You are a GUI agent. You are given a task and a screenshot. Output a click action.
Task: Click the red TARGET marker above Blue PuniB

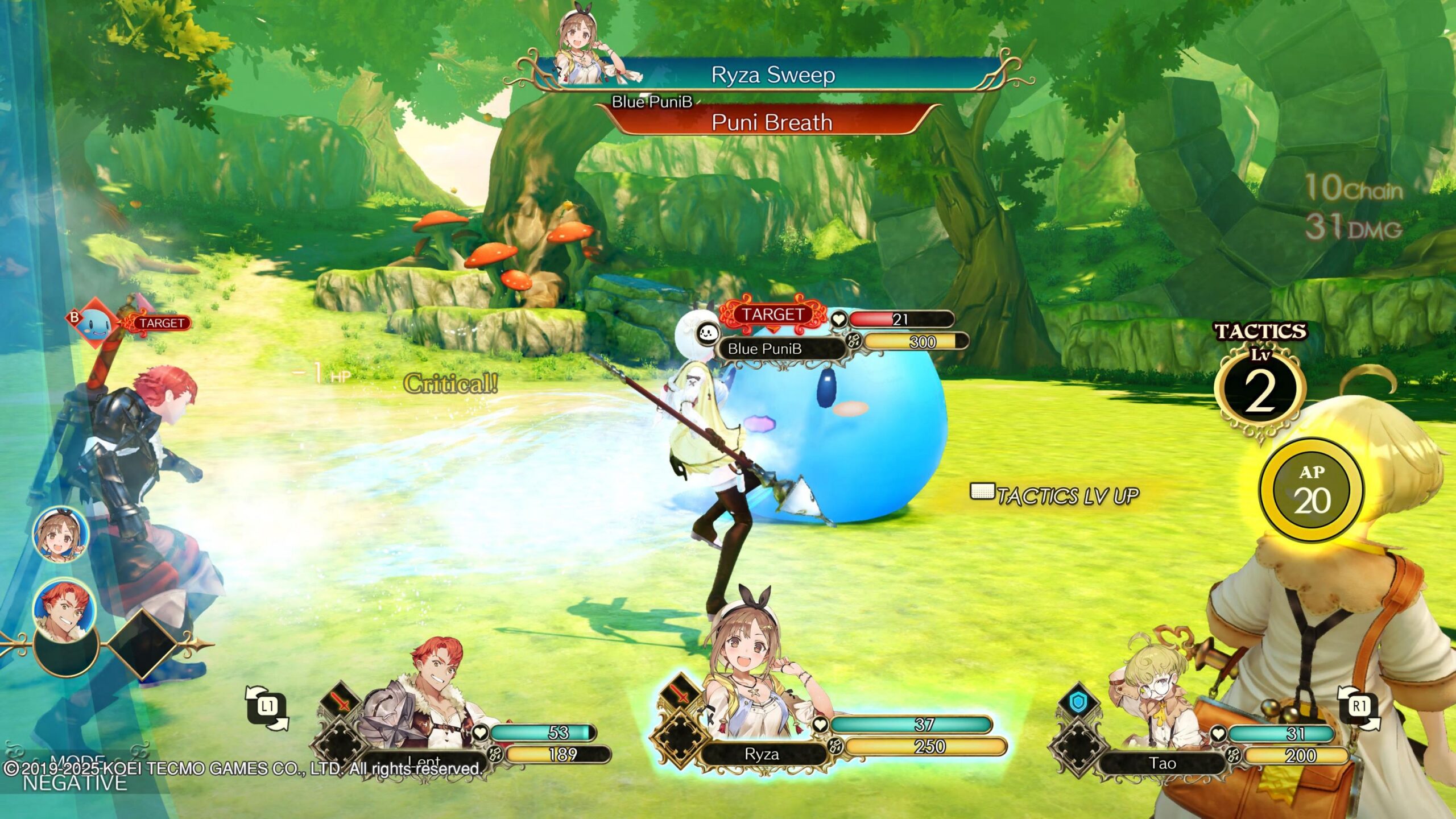tap(772, 315)
